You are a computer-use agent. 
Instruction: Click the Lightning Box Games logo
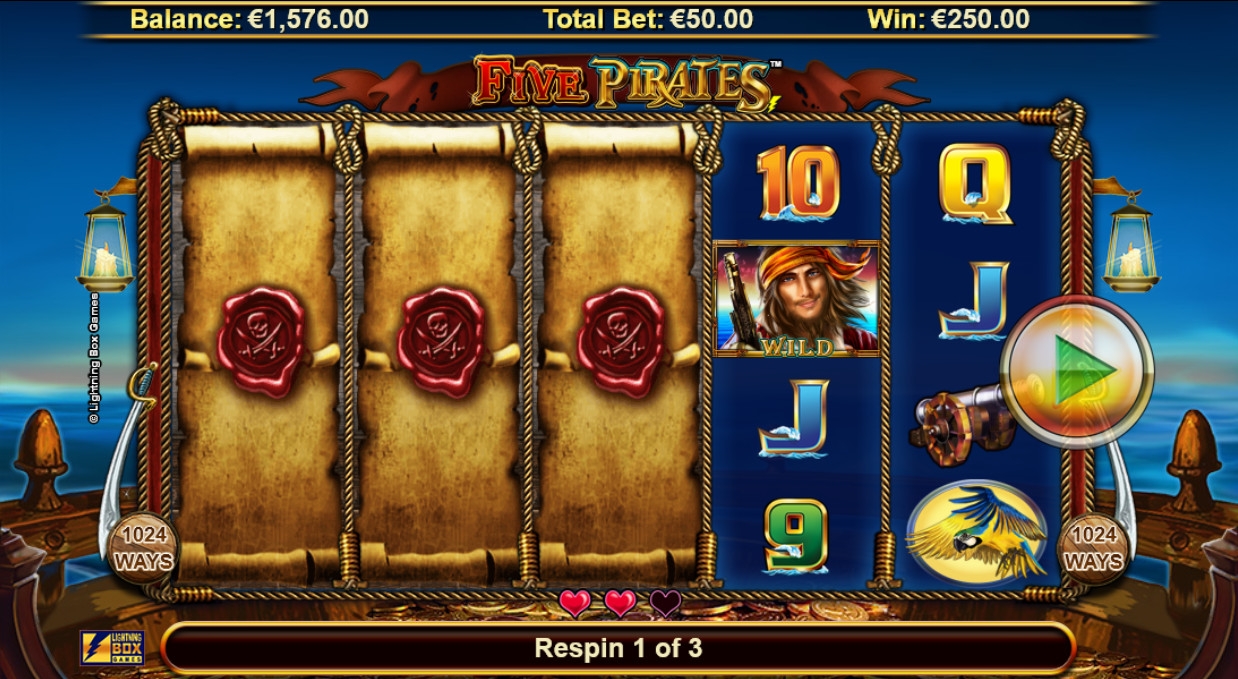click(x=112, y=648)
